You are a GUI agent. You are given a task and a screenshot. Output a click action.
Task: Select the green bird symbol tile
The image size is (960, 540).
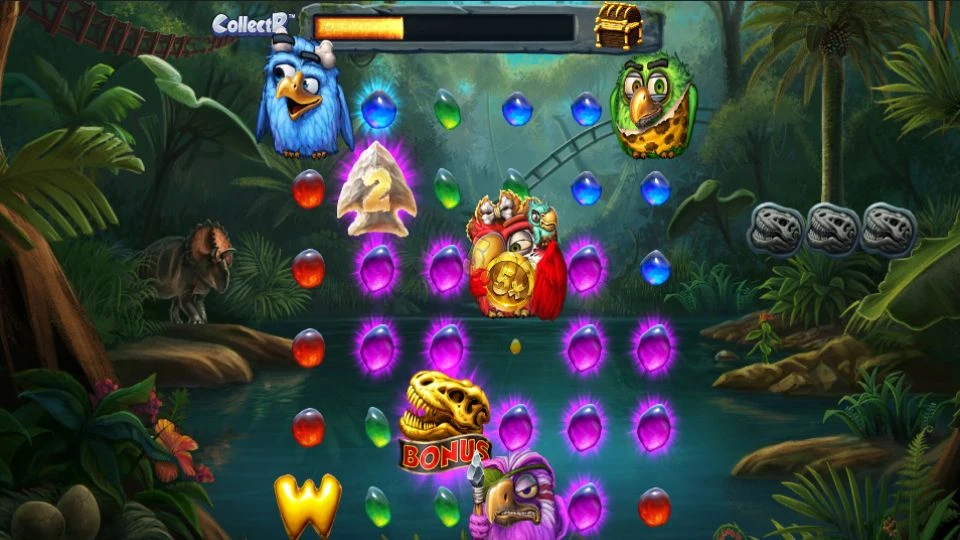pyautogui.click(x=653, y=106)
